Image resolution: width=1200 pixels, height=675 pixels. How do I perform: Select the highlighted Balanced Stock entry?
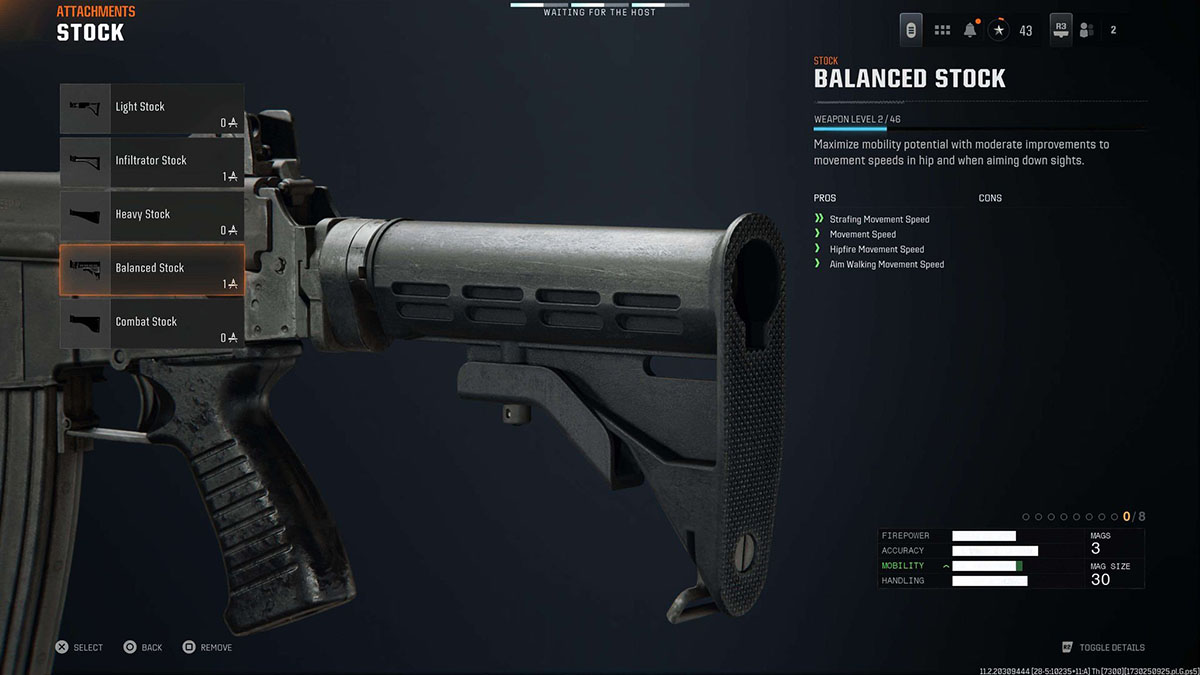(151, 268)
